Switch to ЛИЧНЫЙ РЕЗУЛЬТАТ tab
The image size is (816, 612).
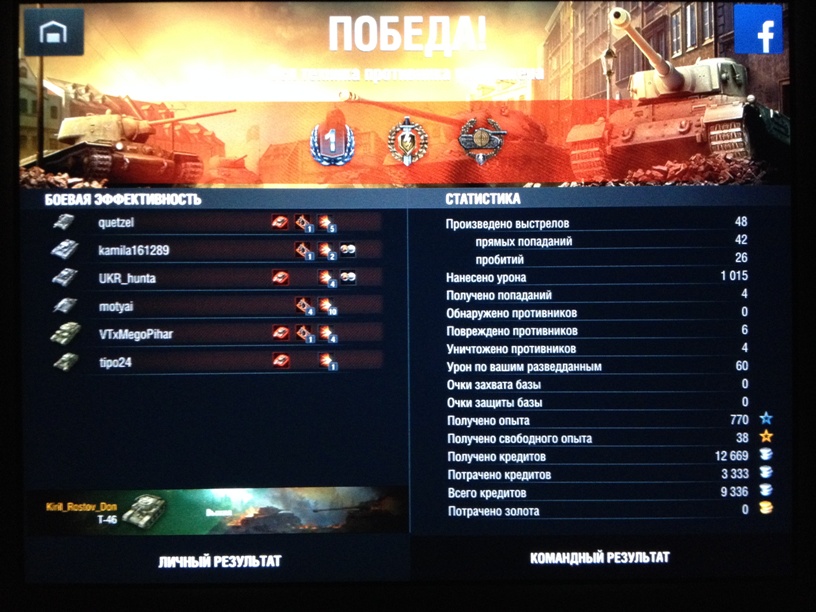pyautogui.click(x=219, y=562)
